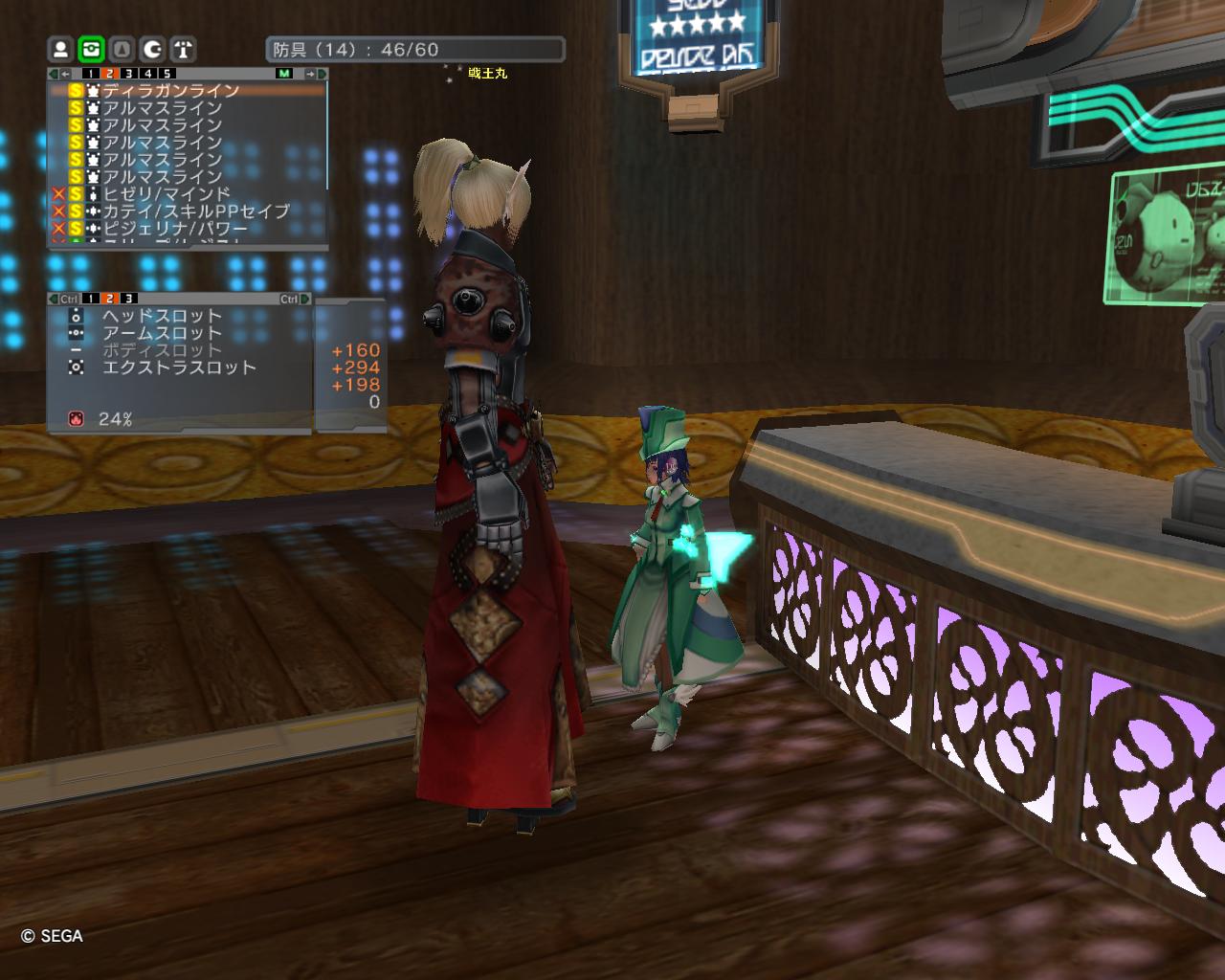The image size is (1225, 980).
Task: Switch to armor list page 1
Action: click(x=90, y=74)
